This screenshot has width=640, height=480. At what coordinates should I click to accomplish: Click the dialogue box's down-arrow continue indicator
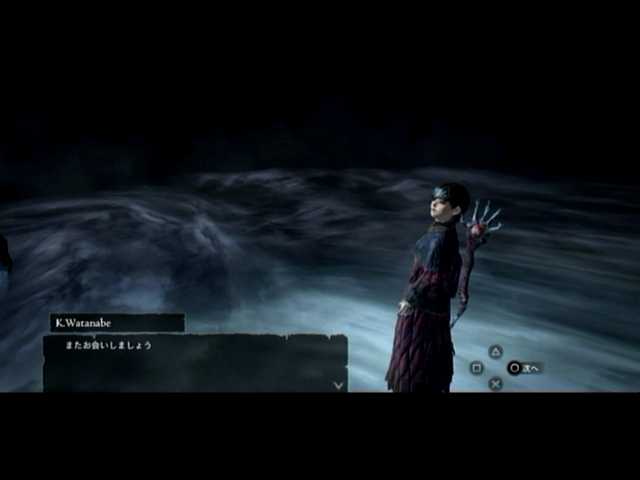338,385
